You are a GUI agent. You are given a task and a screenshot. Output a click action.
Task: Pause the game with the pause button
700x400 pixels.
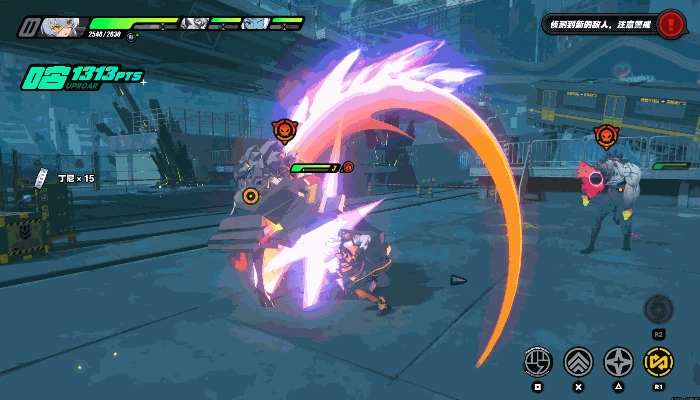(x=30, y=25)
